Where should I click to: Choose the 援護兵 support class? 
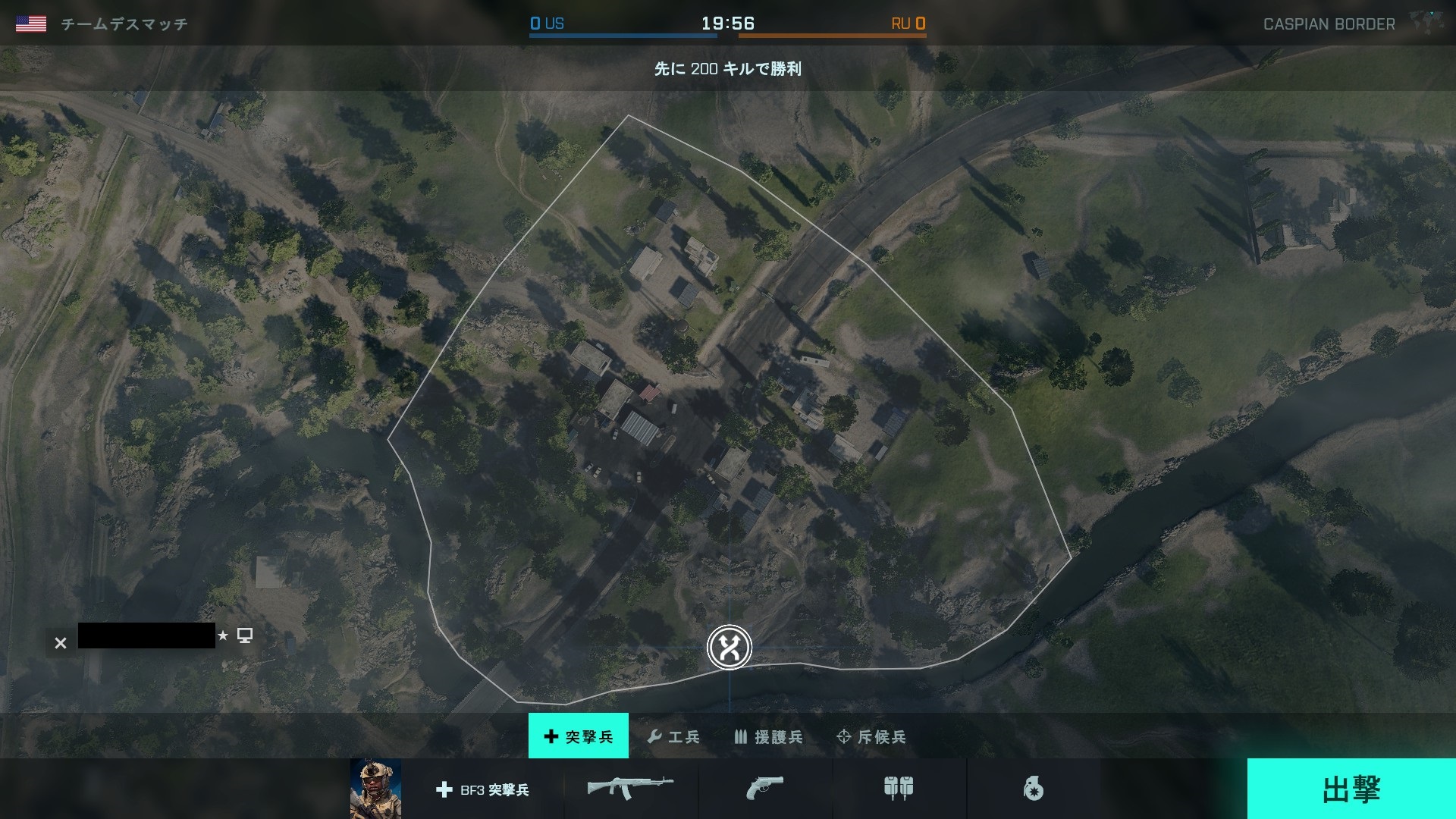click(x=768, y=736)
